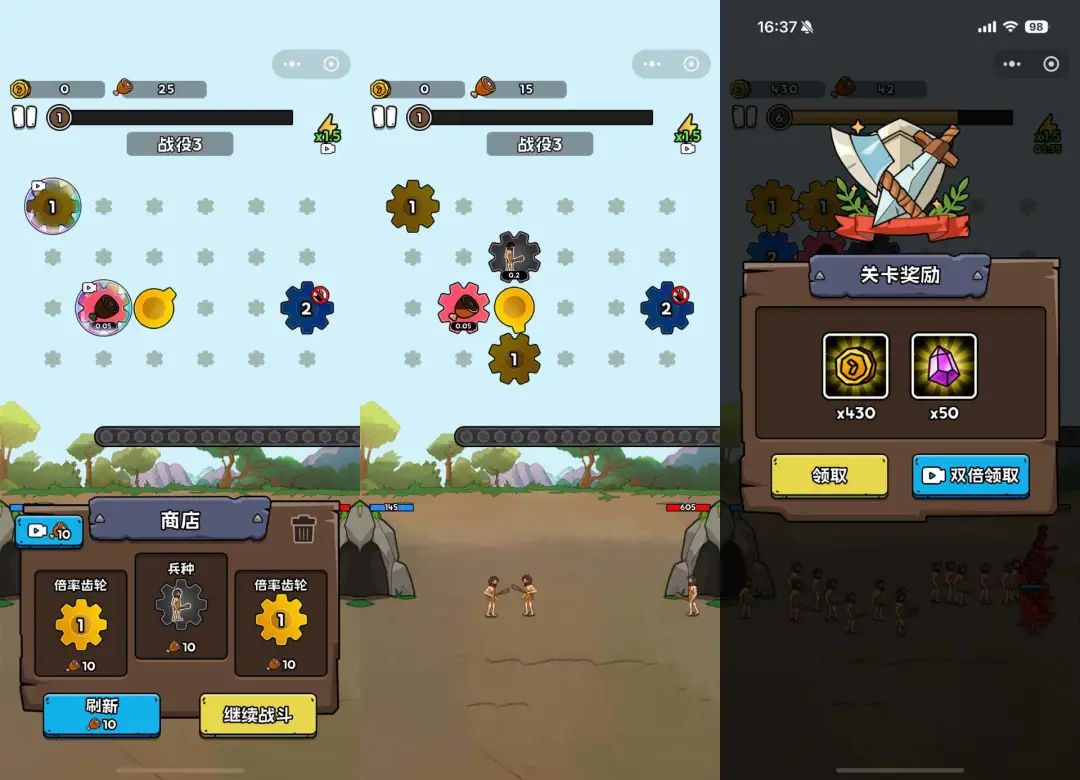Select the trash can icon in the shop

[304, 529]
